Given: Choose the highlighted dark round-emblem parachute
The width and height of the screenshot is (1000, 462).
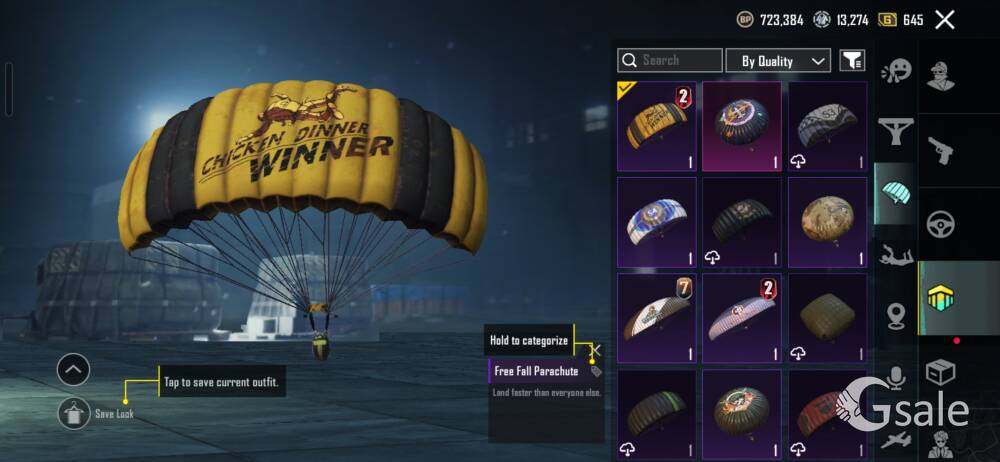Looking at the screenshot, I should [x=742, y=127].
